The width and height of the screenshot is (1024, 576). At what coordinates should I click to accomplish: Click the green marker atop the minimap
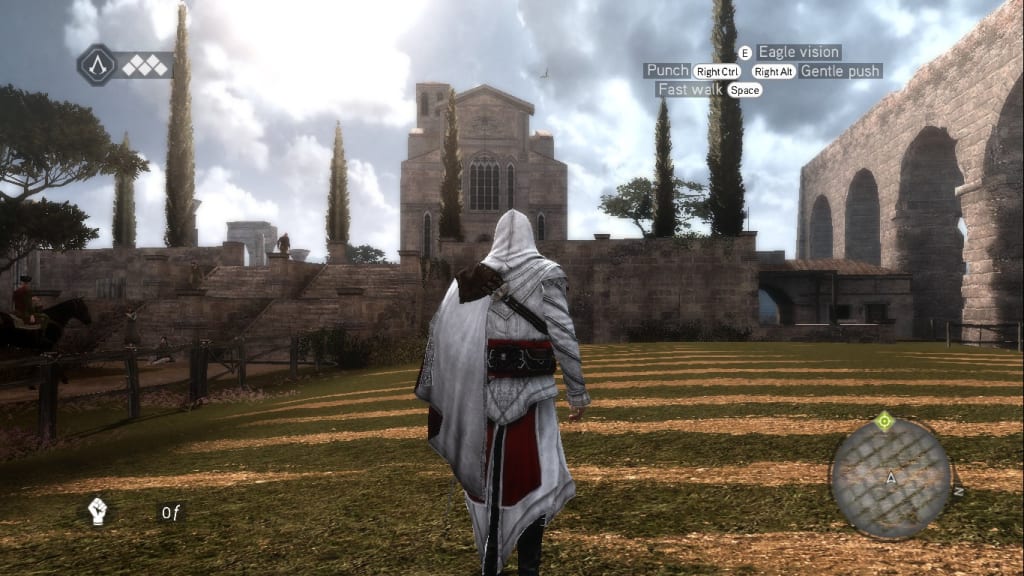tap(883, 421)
